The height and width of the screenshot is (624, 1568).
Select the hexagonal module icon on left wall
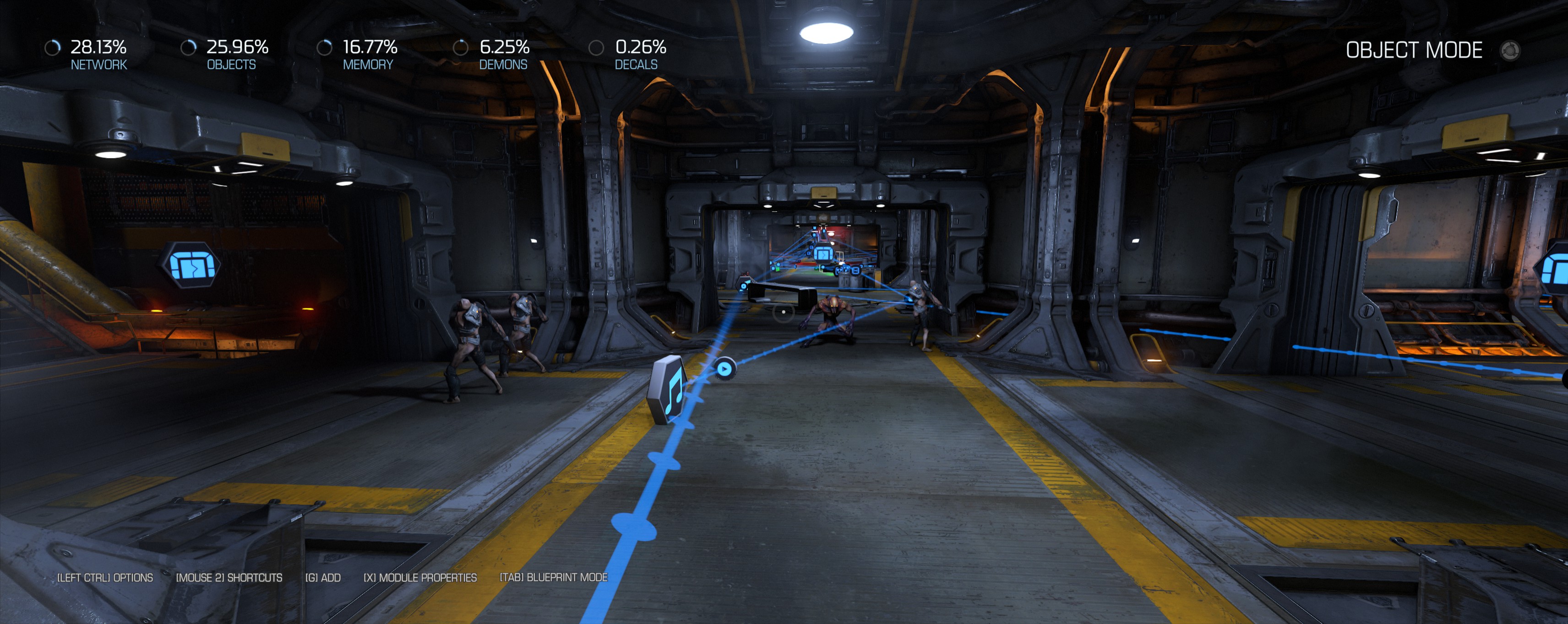[x=190, y=265]
